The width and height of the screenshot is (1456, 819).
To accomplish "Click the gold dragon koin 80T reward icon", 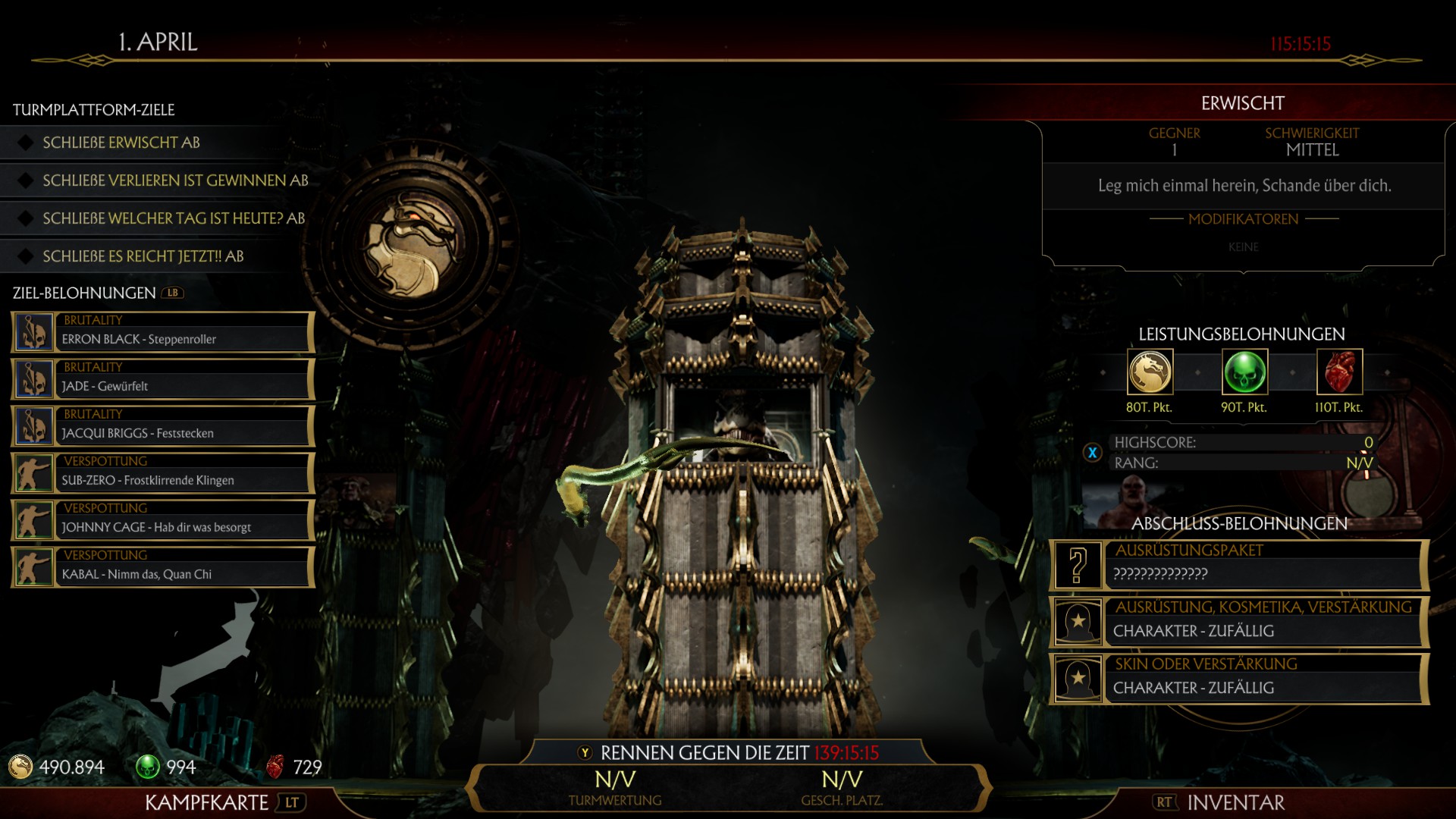I will [x=1150, y=372].
